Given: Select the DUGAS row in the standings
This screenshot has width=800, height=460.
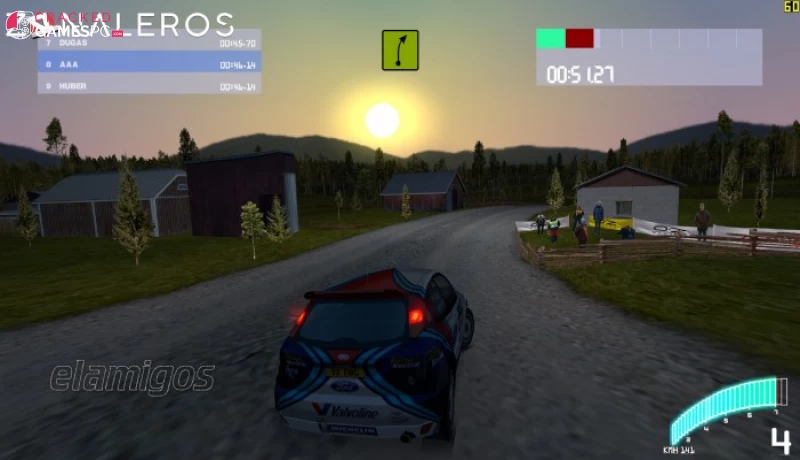Looking at the screenshot, I should (x=149, y=44).
